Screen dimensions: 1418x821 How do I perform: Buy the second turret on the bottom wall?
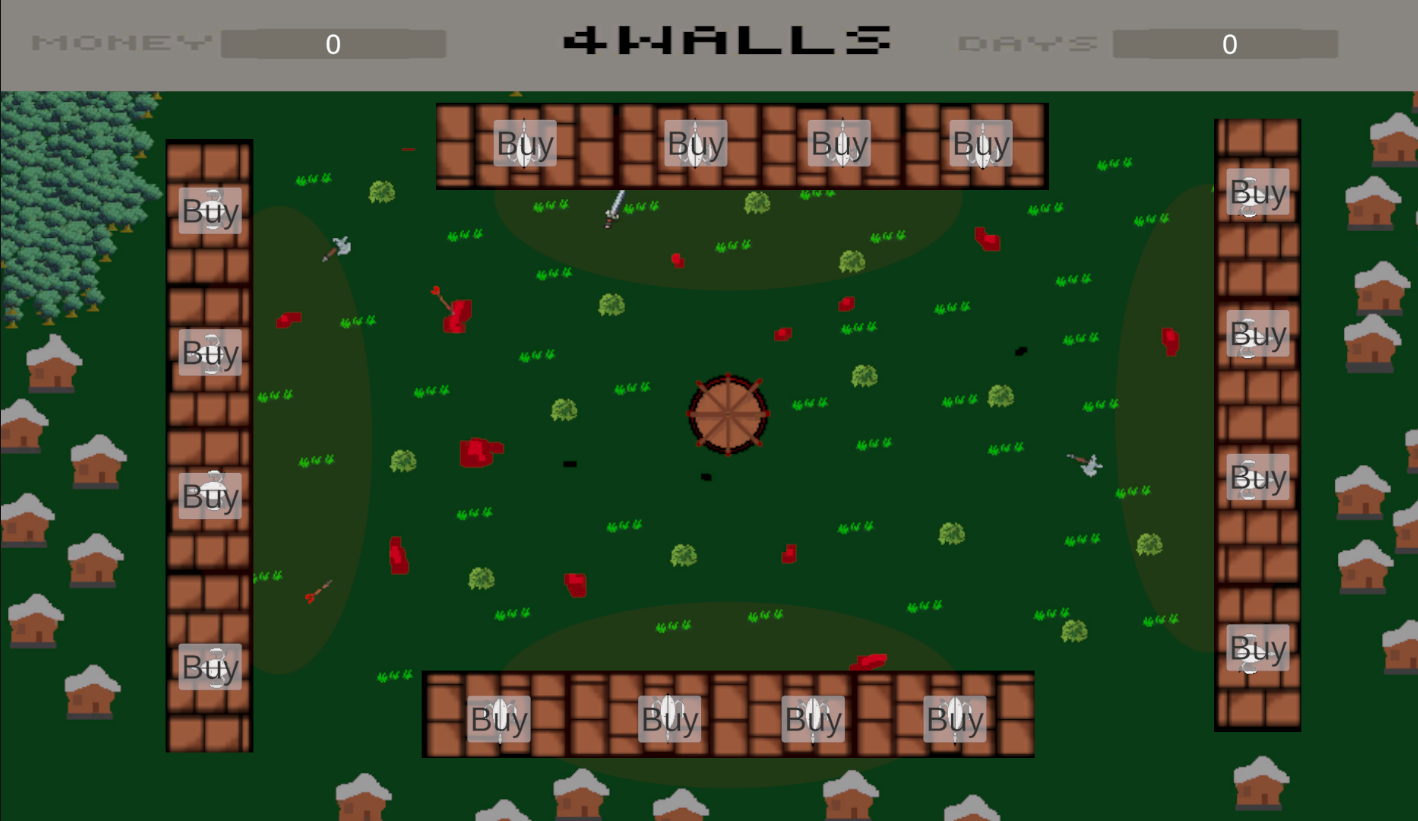668,719
